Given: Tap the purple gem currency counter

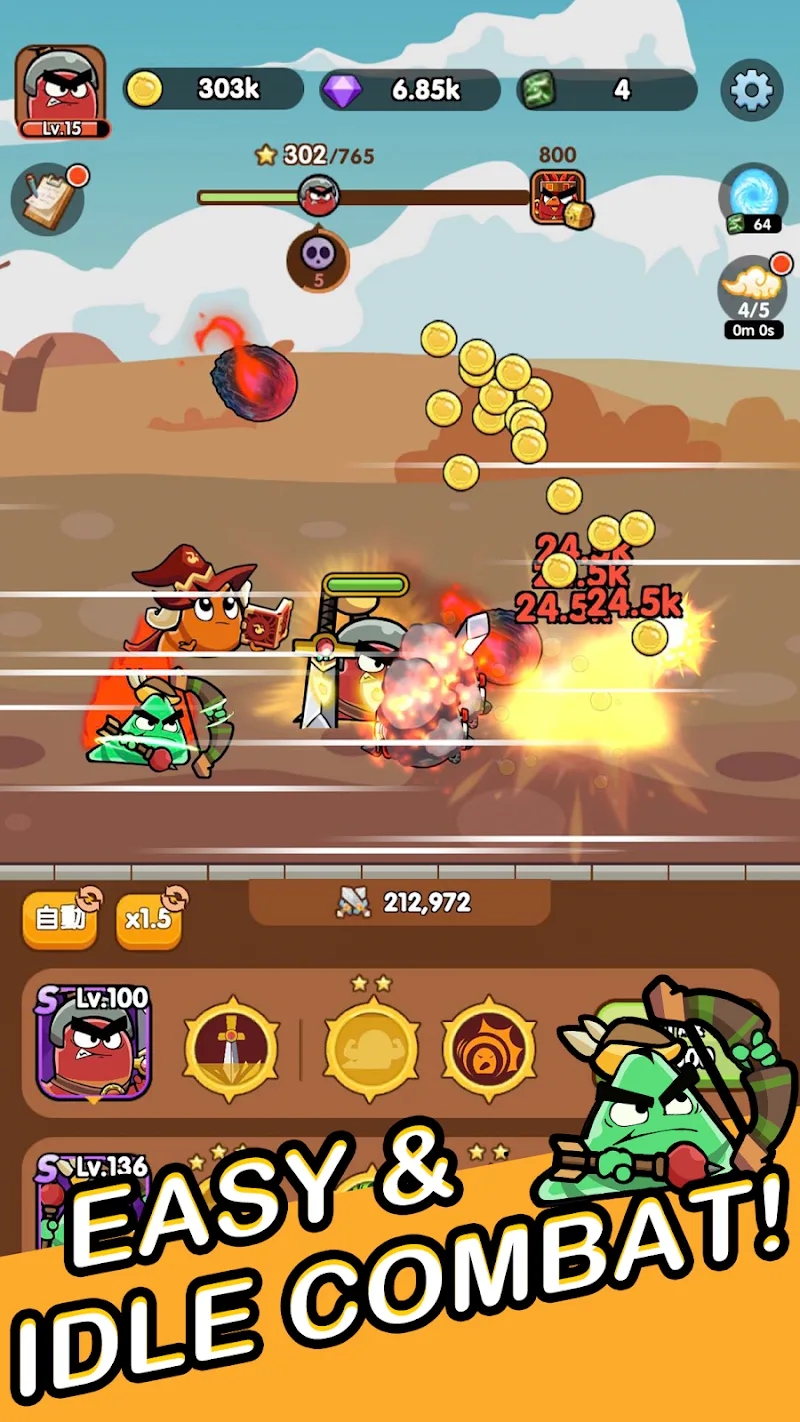Looking at the screenshot, I should coord(410,89).
